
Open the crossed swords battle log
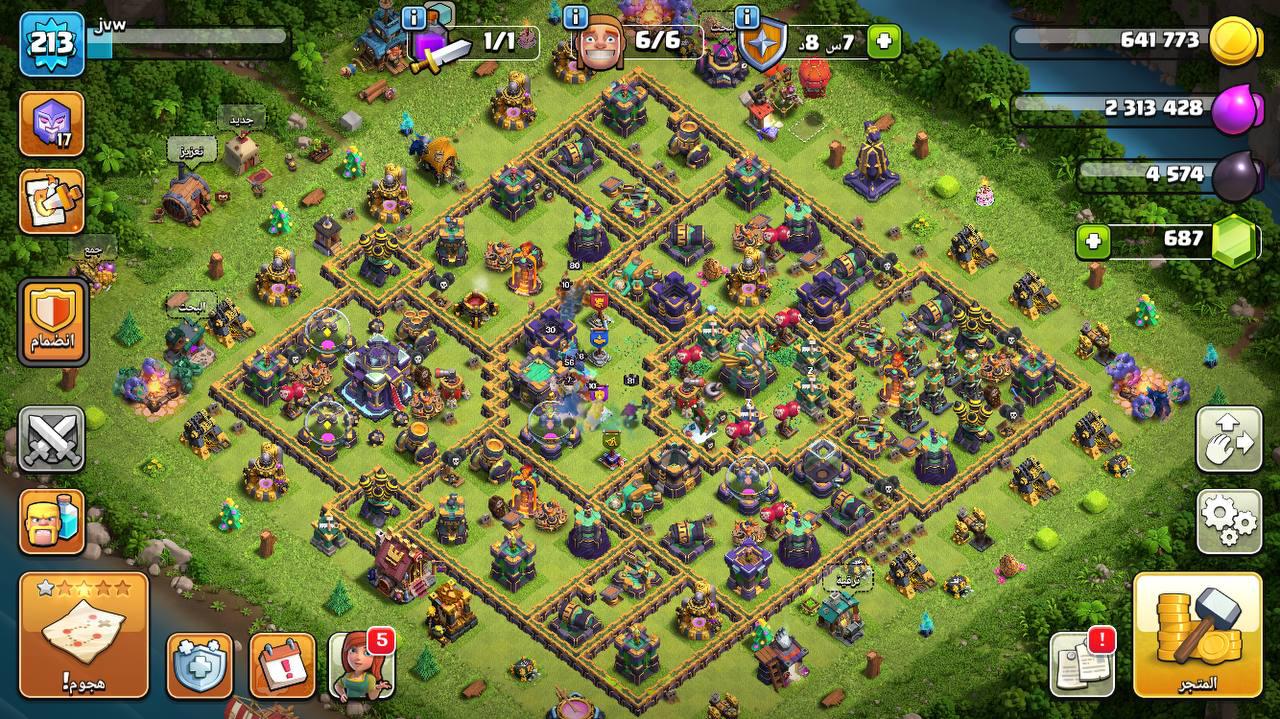tap(51, 438)
